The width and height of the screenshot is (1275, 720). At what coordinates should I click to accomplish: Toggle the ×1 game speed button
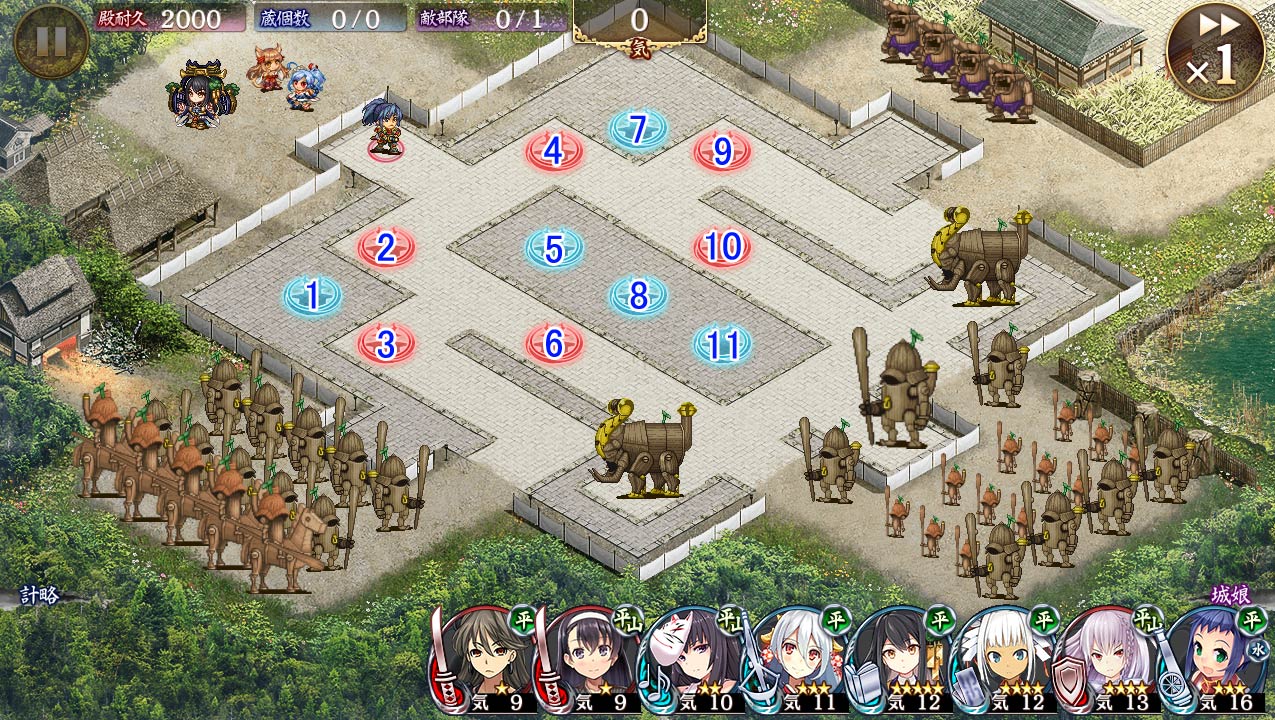(1213, 52)
